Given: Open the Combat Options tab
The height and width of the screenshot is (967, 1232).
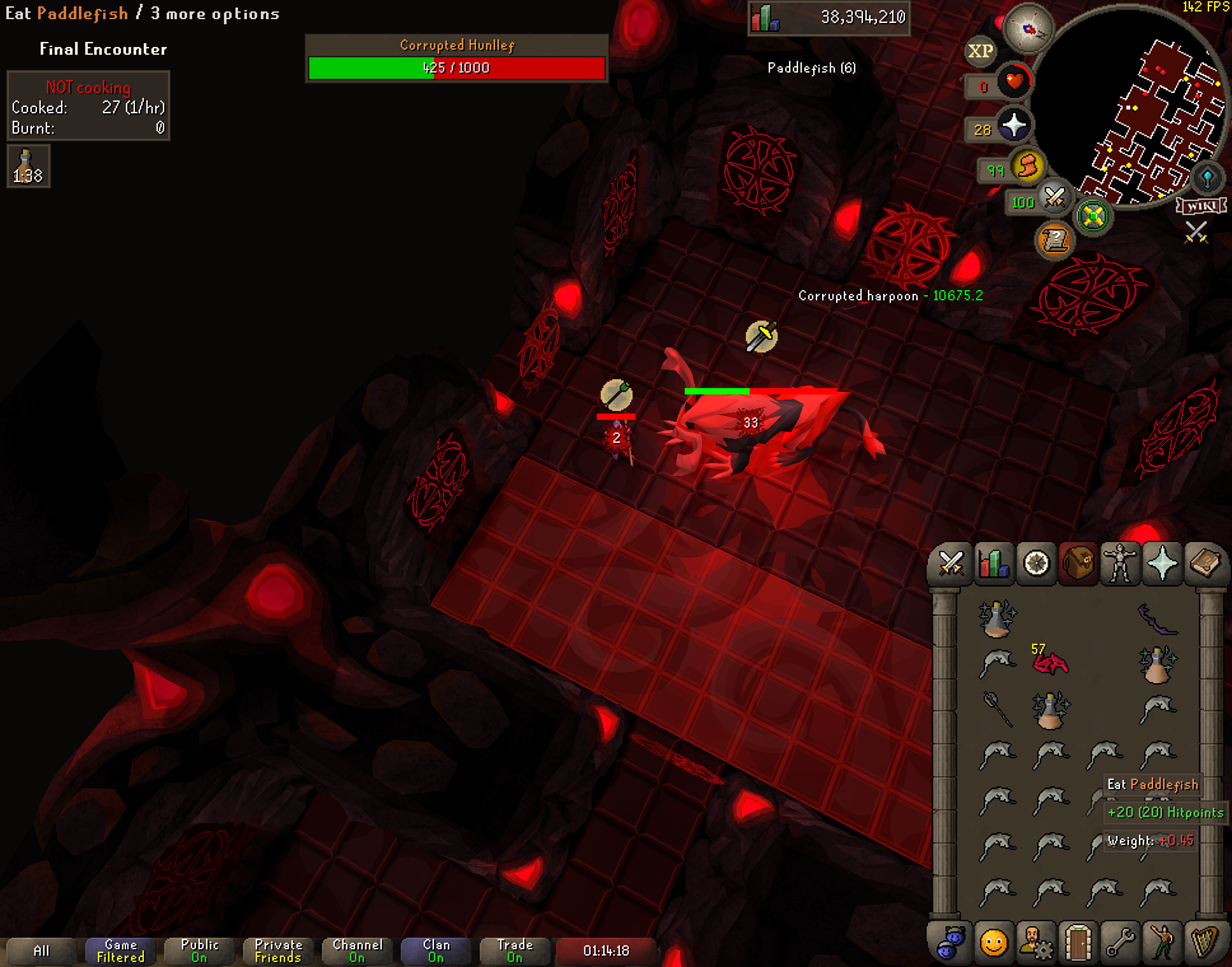Looking at the screenshot, I should coord(951,563).
